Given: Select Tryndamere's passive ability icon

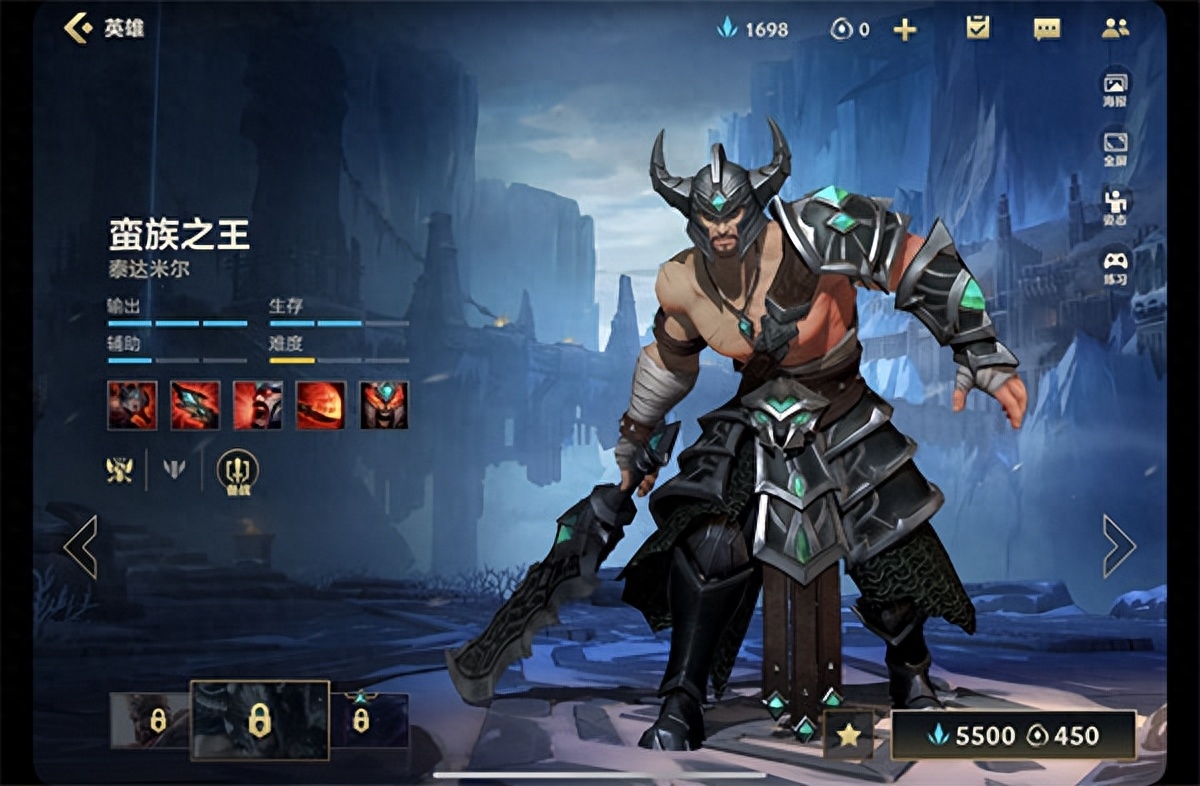Looking at the screenshot, I should (132, 405).
